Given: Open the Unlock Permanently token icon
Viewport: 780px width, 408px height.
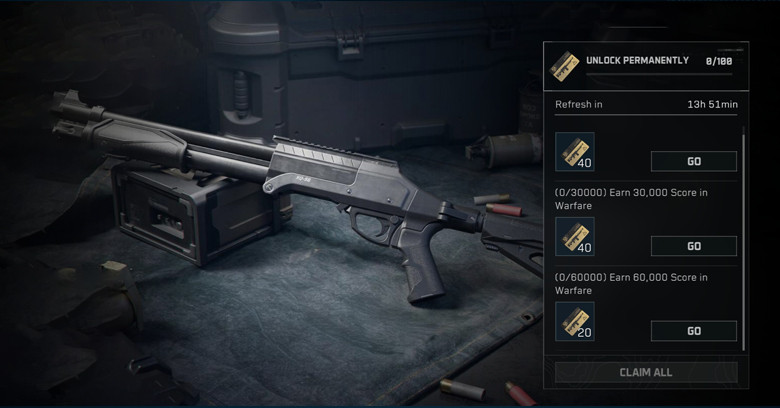Looking at the screenshot, I should [568, 64].
